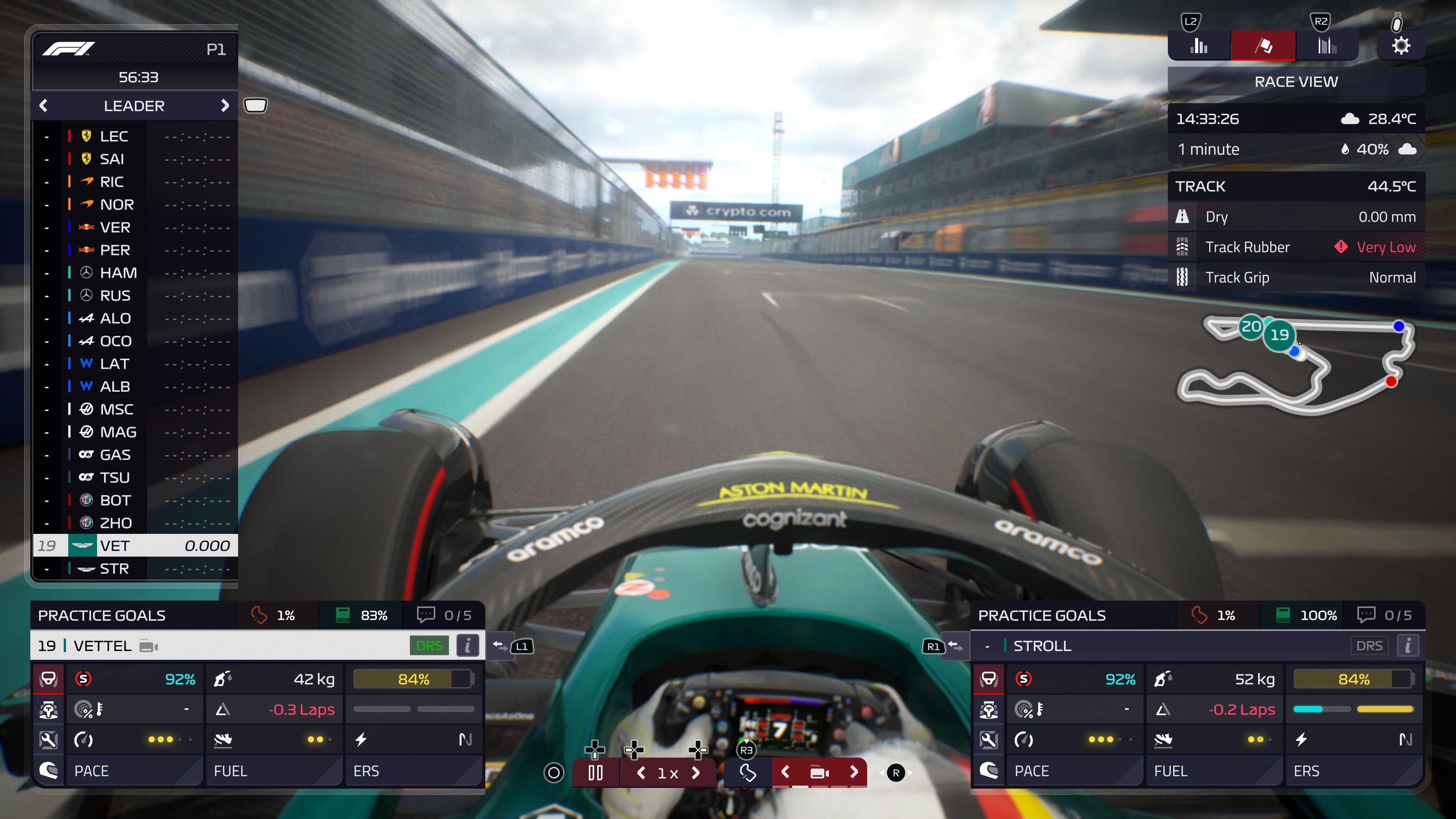Click the right chevron beside LEADER

pos(225,106)
